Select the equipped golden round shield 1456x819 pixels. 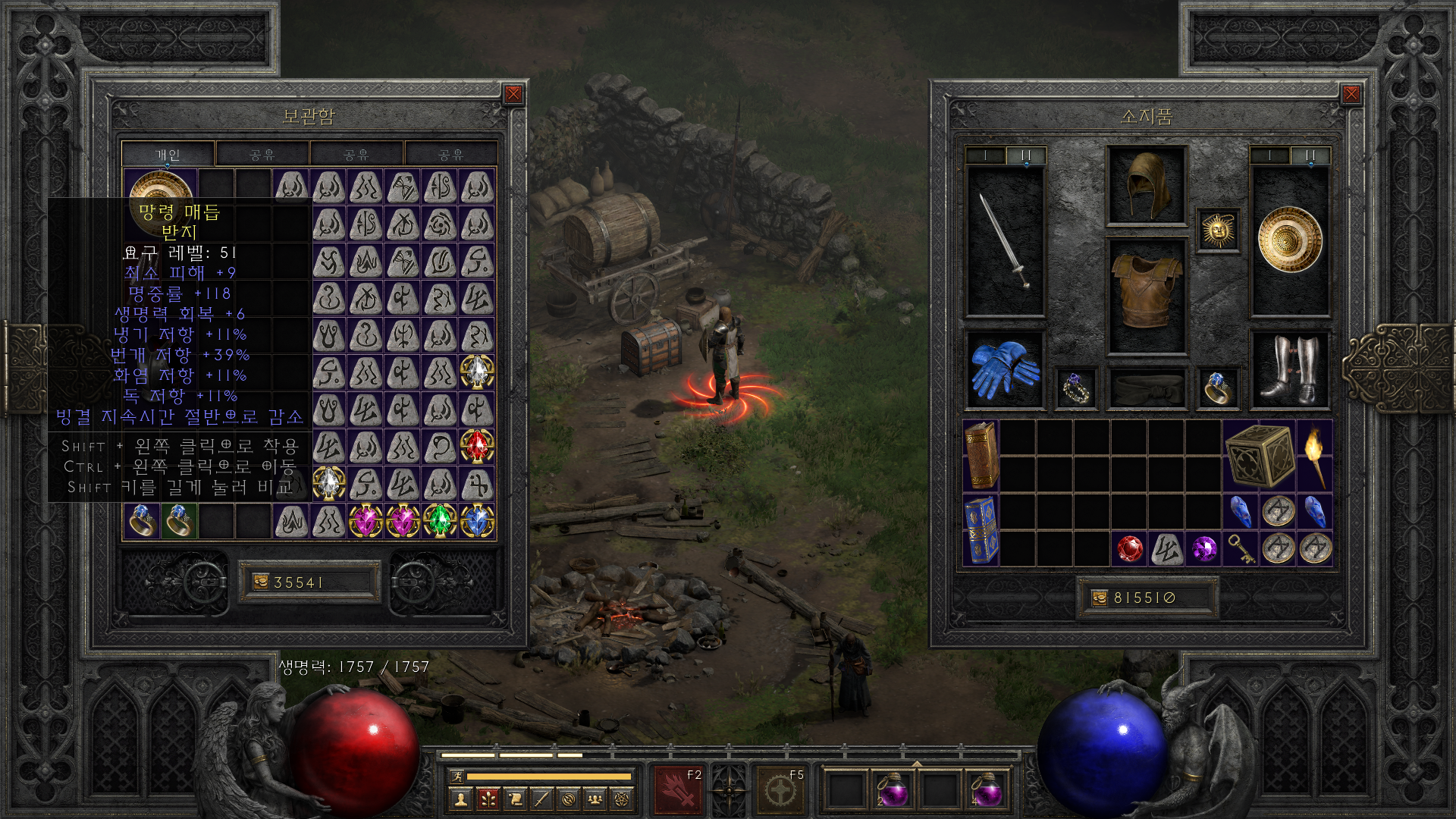1289,240
